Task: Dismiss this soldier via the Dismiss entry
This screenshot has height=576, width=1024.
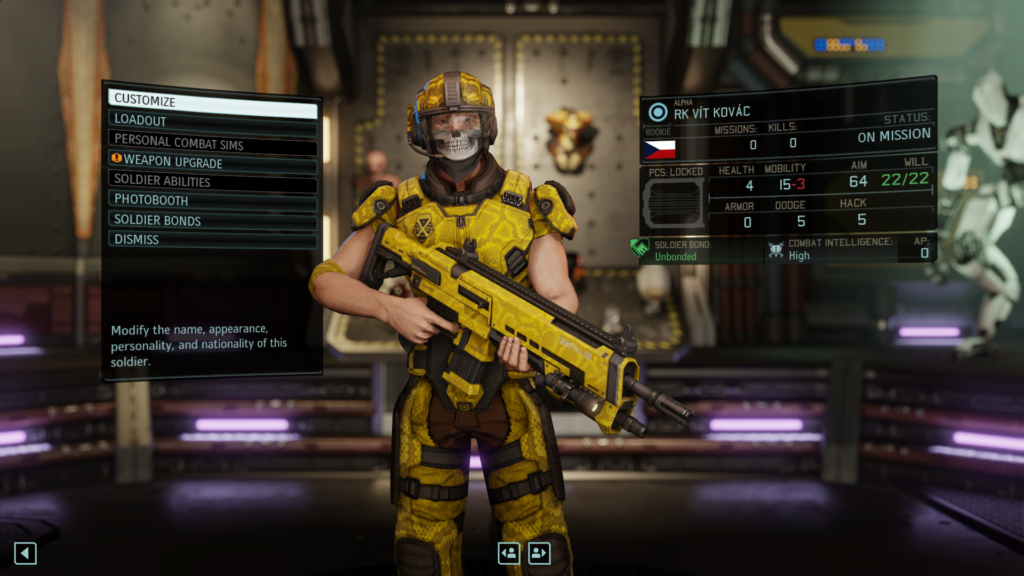Action: coord(212,240)
